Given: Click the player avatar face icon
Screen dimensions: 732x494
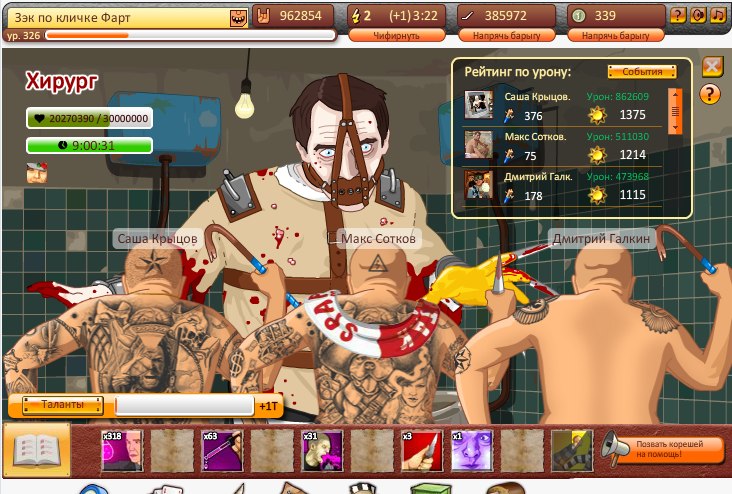Looking at the screenshot, I should (238, 17).
